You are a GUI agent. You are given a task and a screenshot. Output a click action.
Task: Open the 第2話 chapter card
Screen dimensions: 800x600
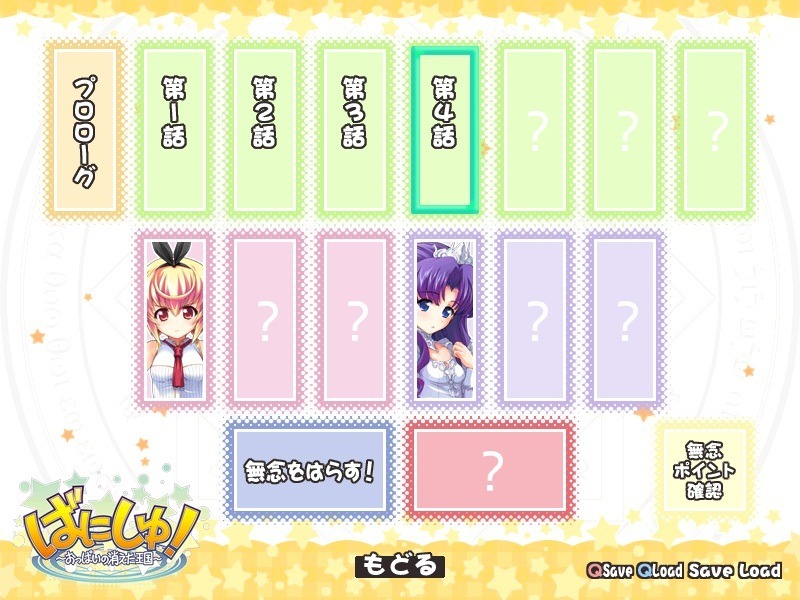coord(263,130)
